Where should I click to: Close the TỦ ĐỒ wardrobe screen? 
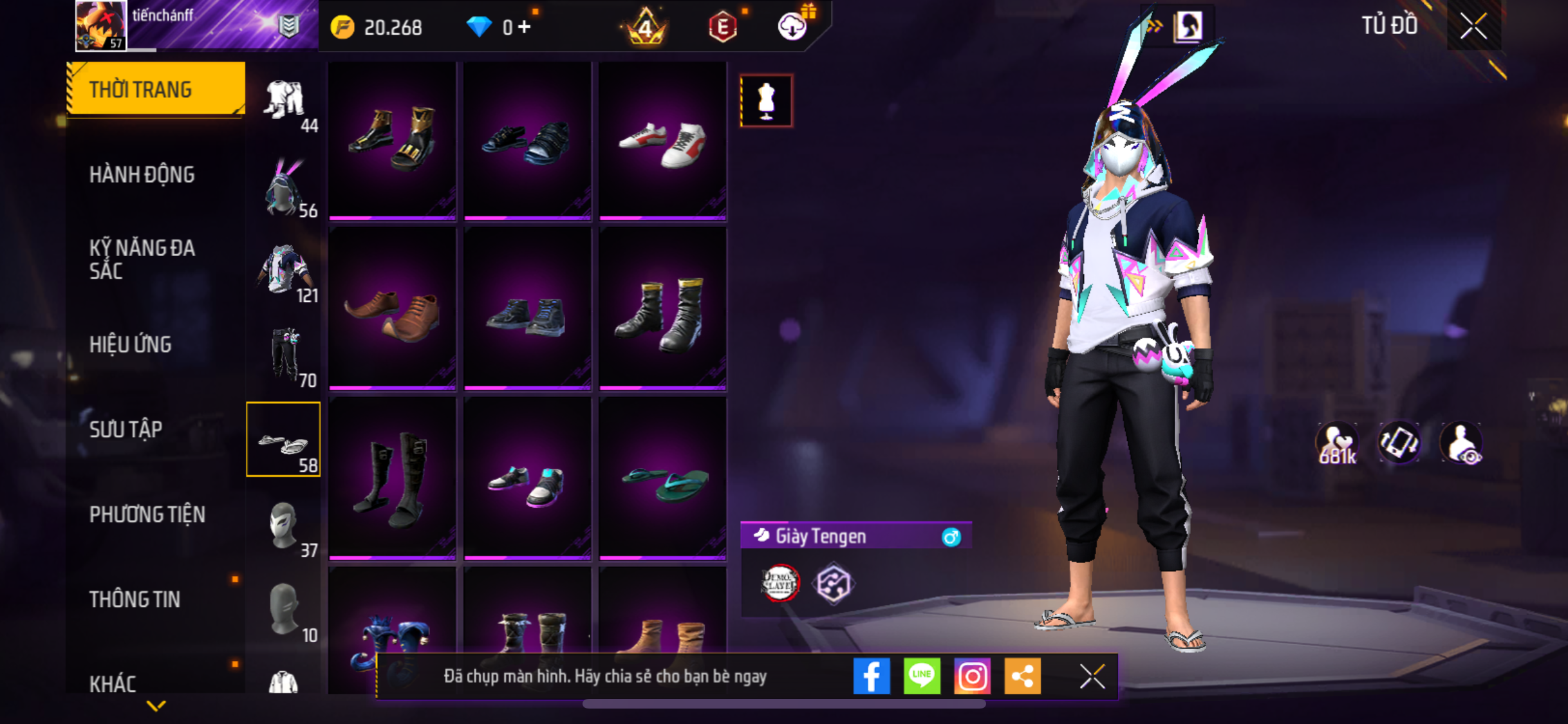(x=1473, y=26)
